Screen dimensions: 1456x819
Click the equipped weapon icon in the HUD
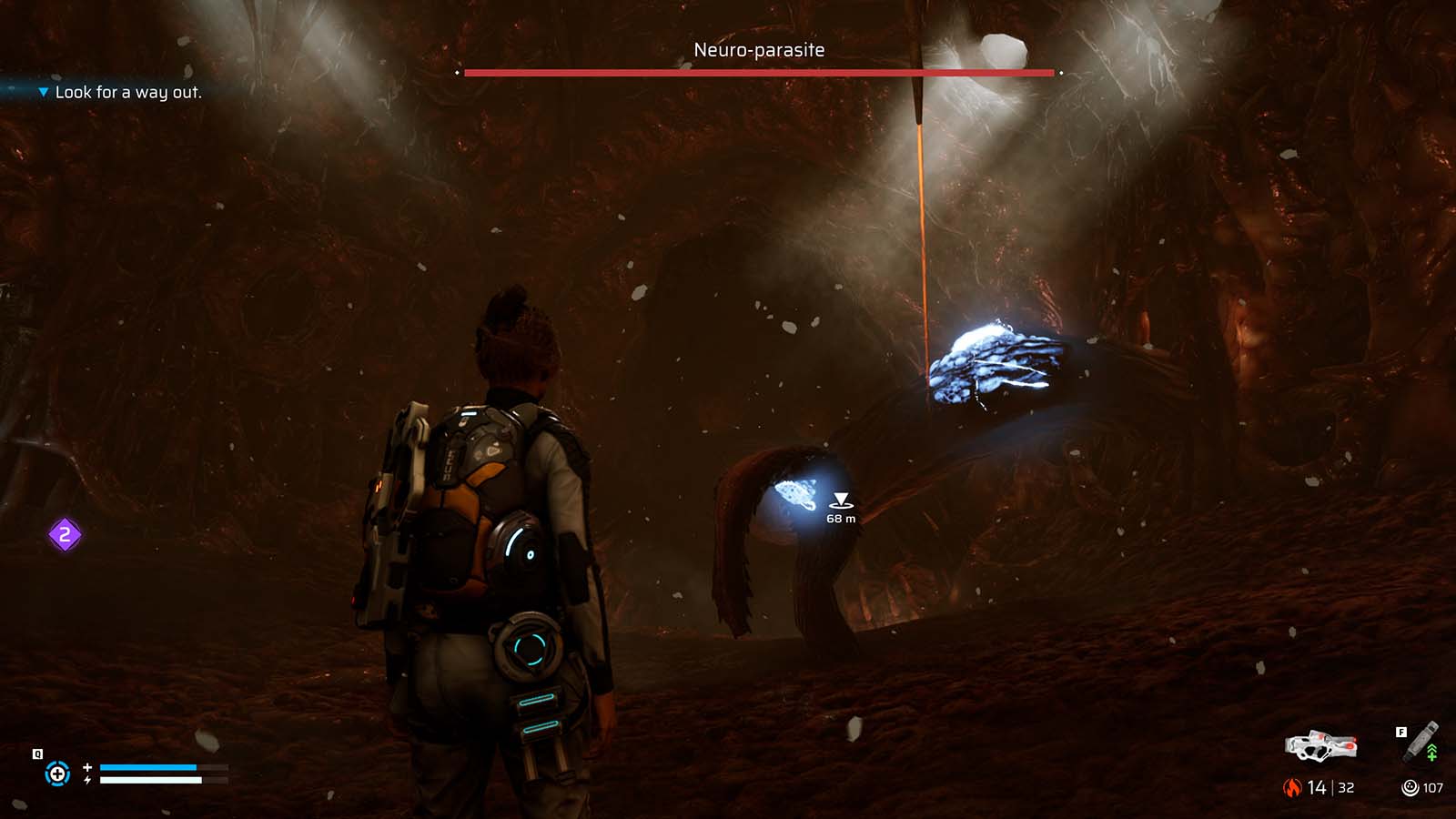(1319, 748)
